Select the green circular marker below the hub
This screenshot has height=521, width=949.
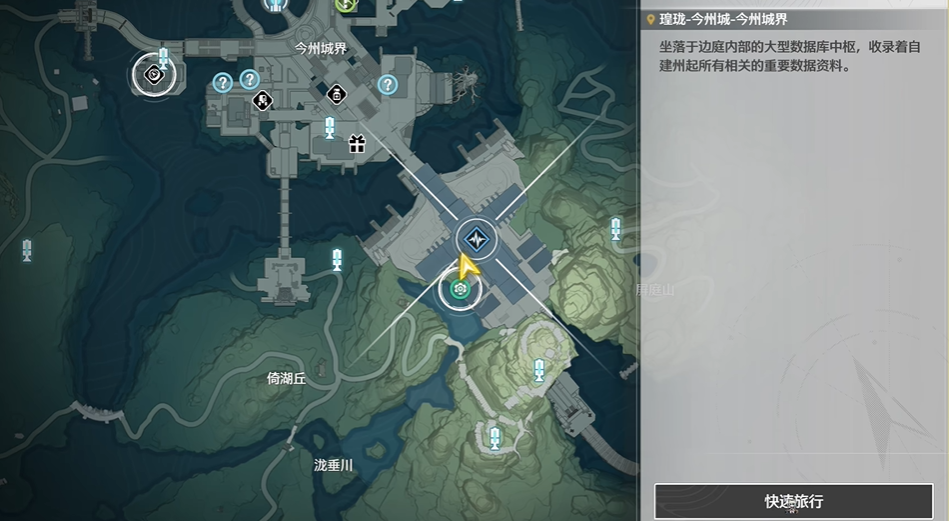coord(460,290)
